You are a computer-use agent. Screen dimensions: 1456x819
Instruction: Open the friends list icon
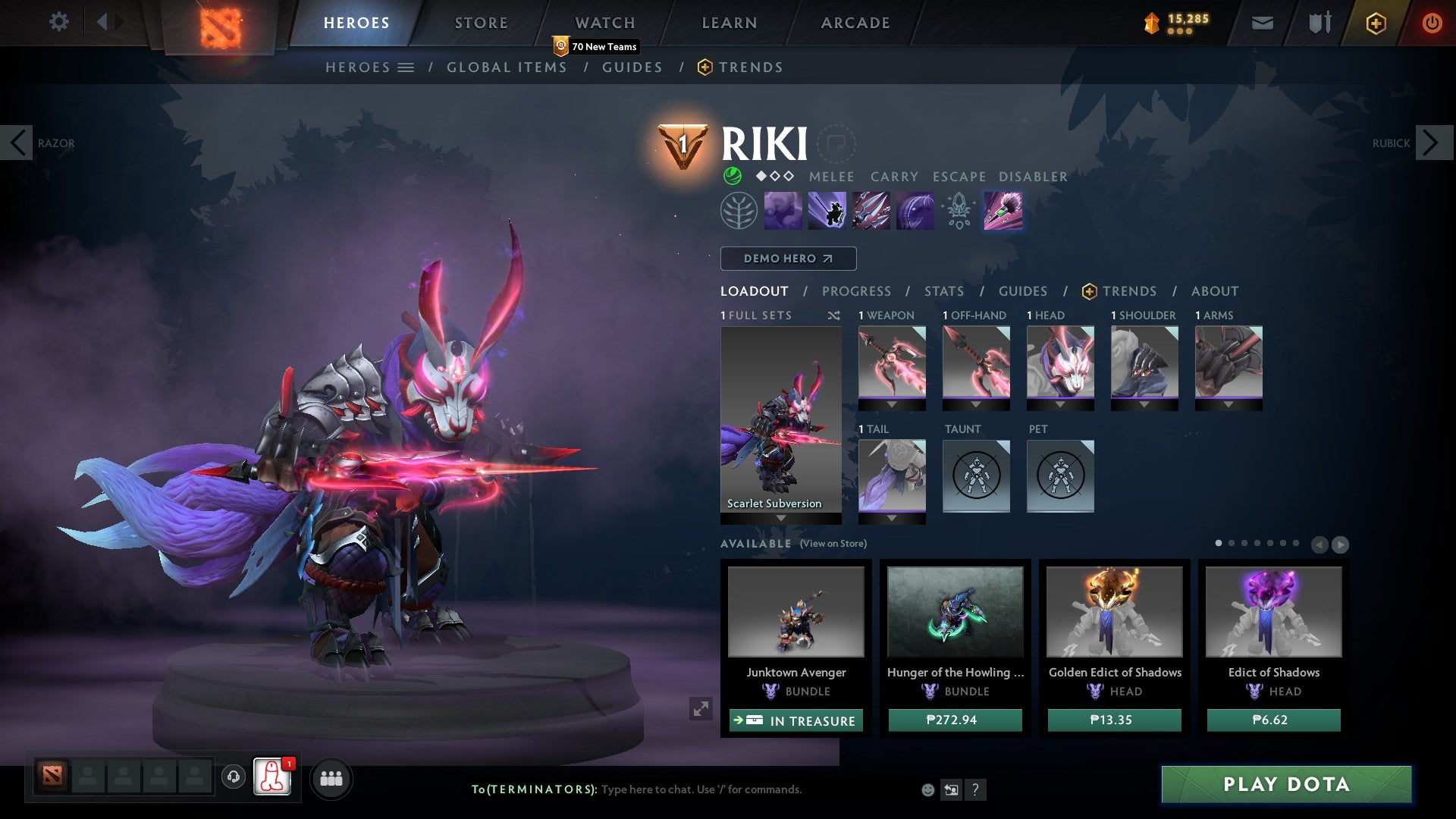(x=330, y=778)
